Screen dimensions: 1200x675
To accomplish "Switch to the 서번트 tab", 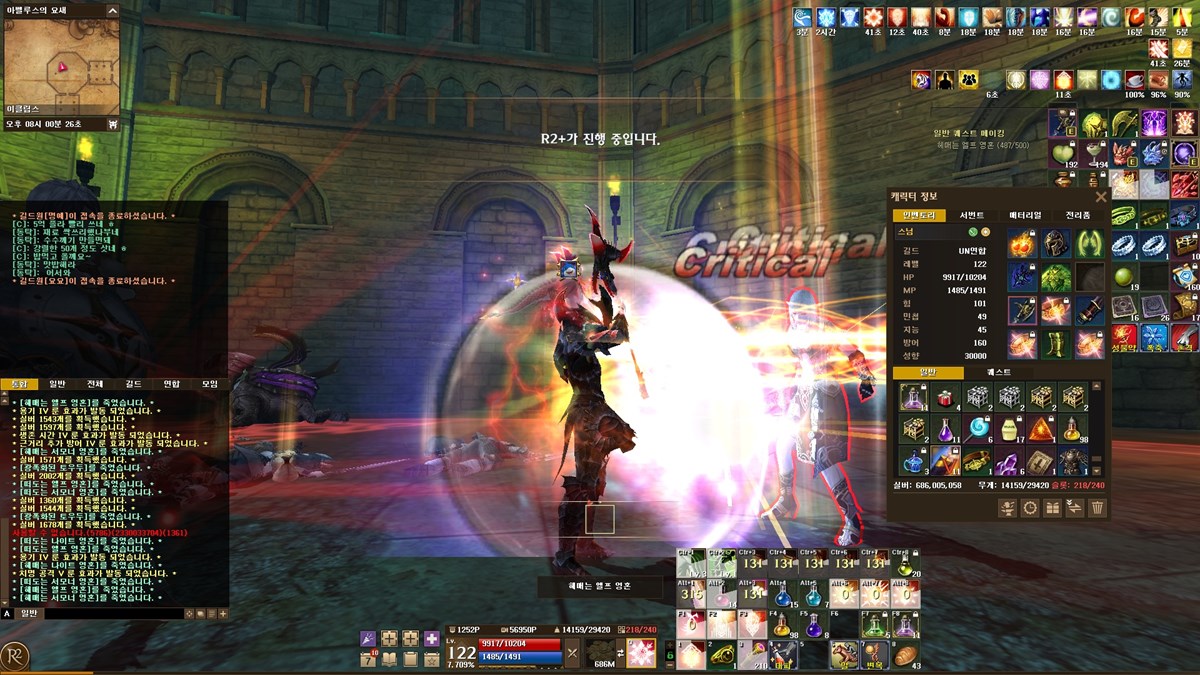I will 972,215.
